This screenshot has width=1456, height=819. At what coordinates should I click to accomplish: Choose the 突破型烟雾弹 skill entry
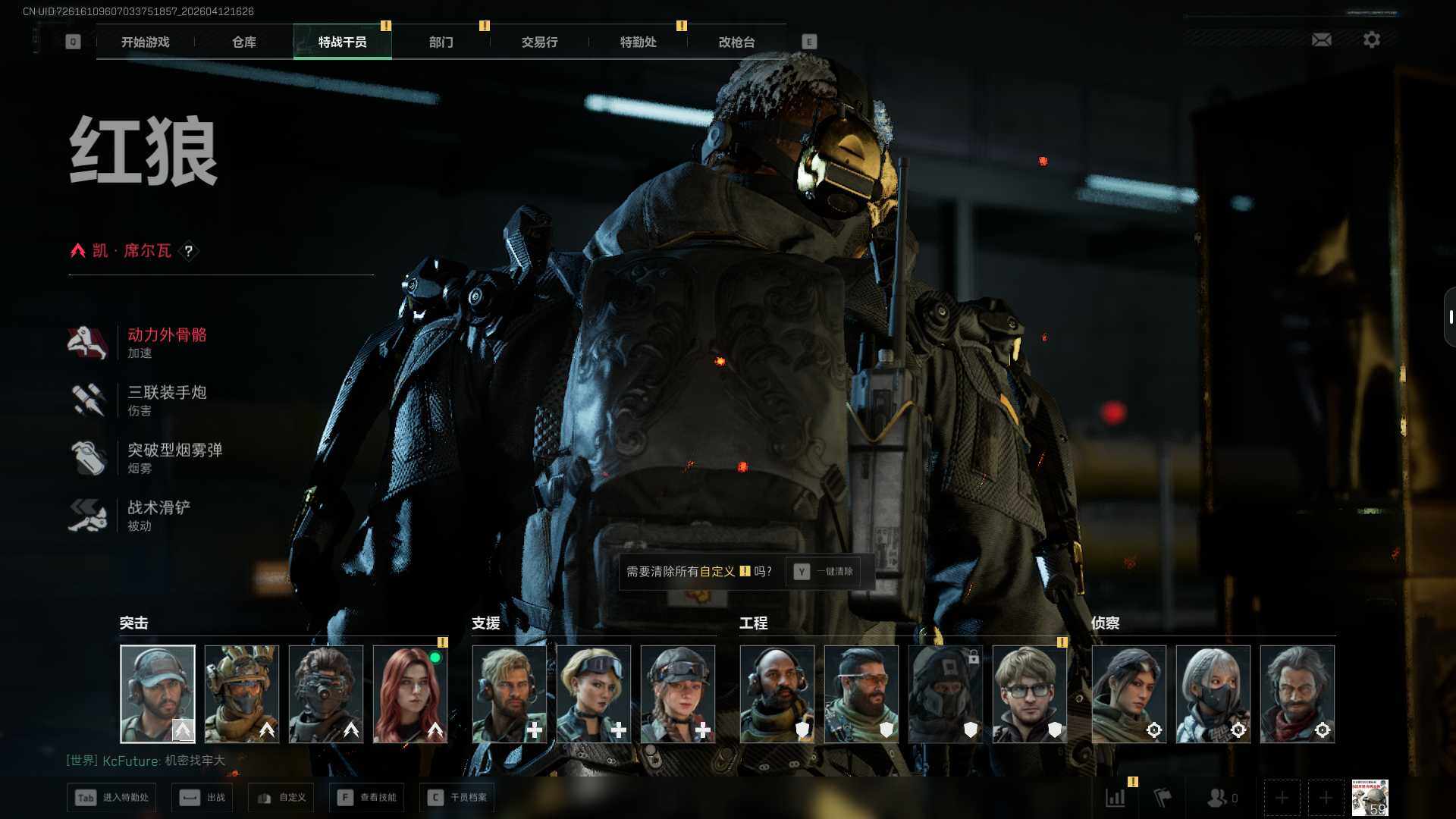click(x=174, y=457)
